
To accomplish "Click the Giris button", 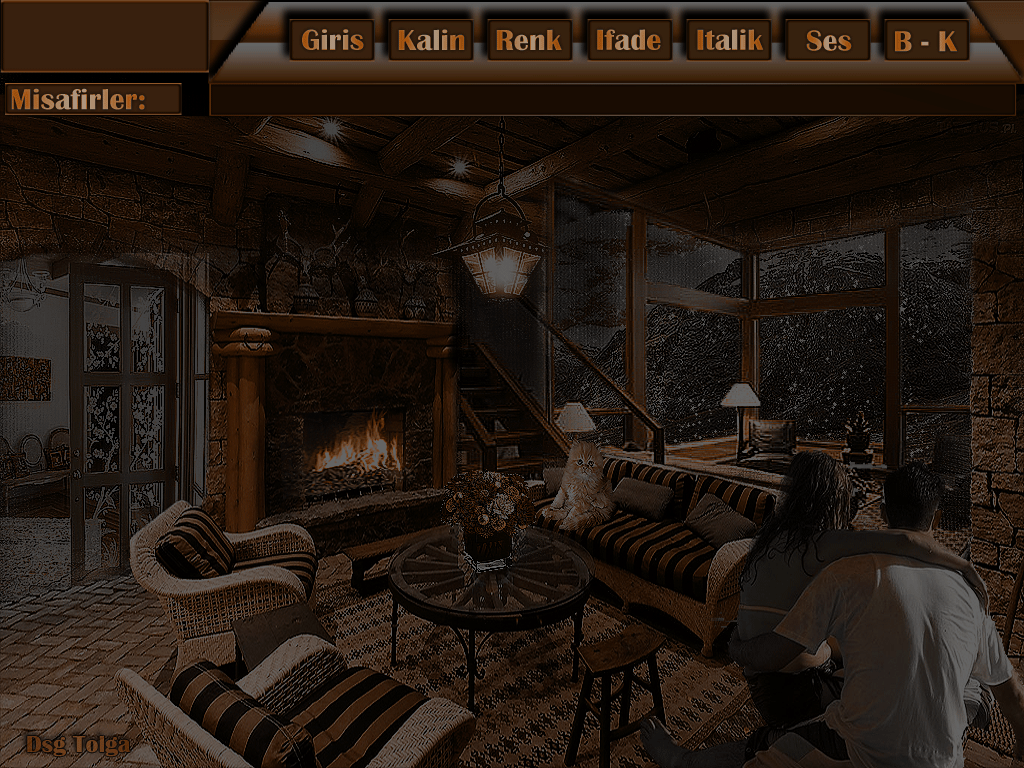I will click(x=332, y=41).
